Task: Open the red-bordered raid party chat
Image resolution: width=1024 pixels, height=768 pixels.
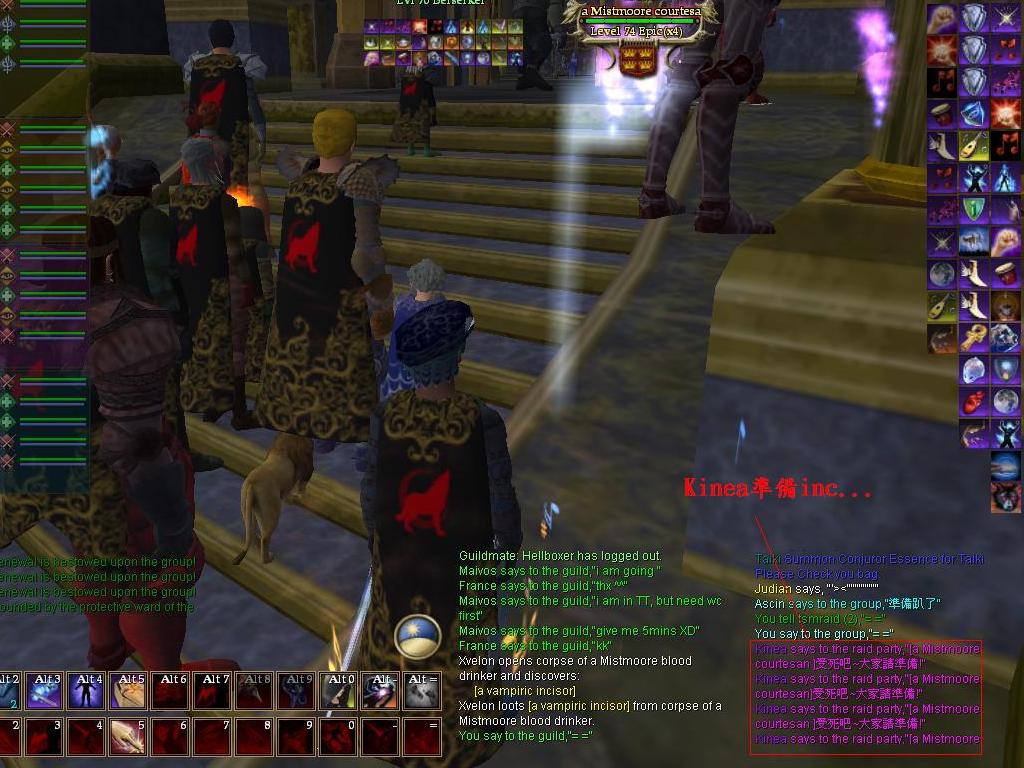Action: coord(866,696)
